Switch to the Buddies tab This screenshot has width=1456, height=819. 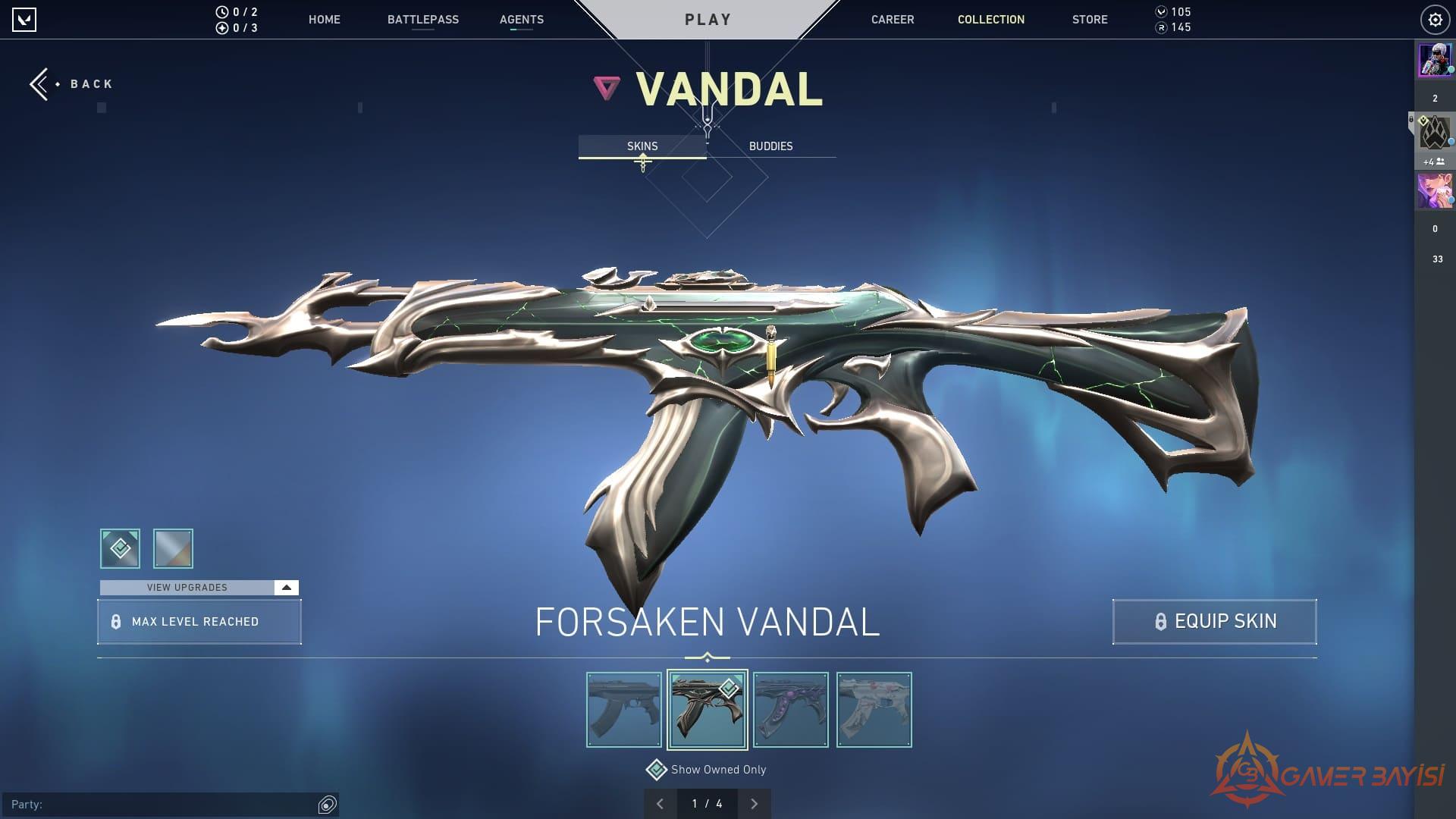coord(770,146)
